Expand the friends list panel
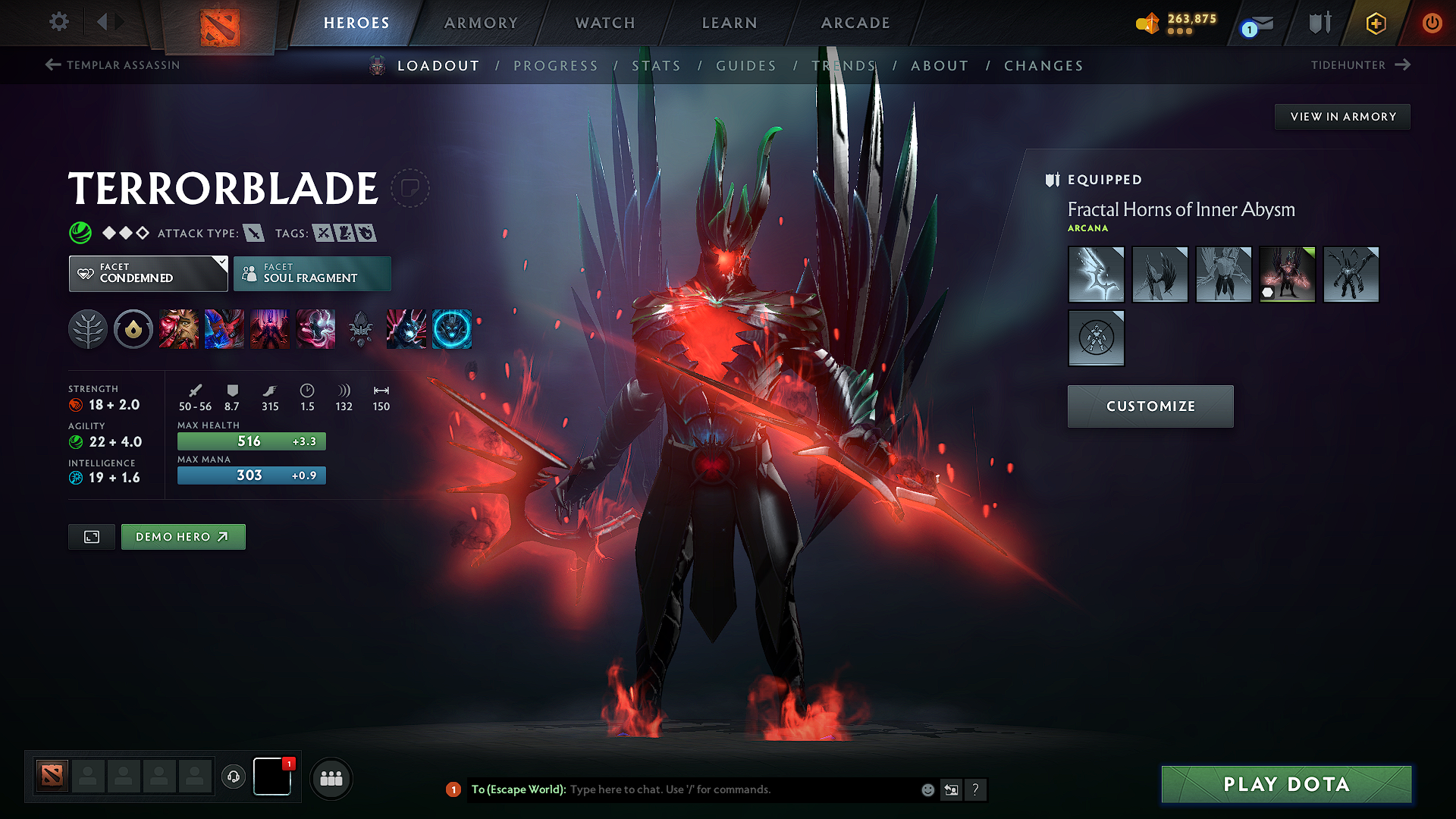Viewport: 1456px width, 819px height. (331, 778)
